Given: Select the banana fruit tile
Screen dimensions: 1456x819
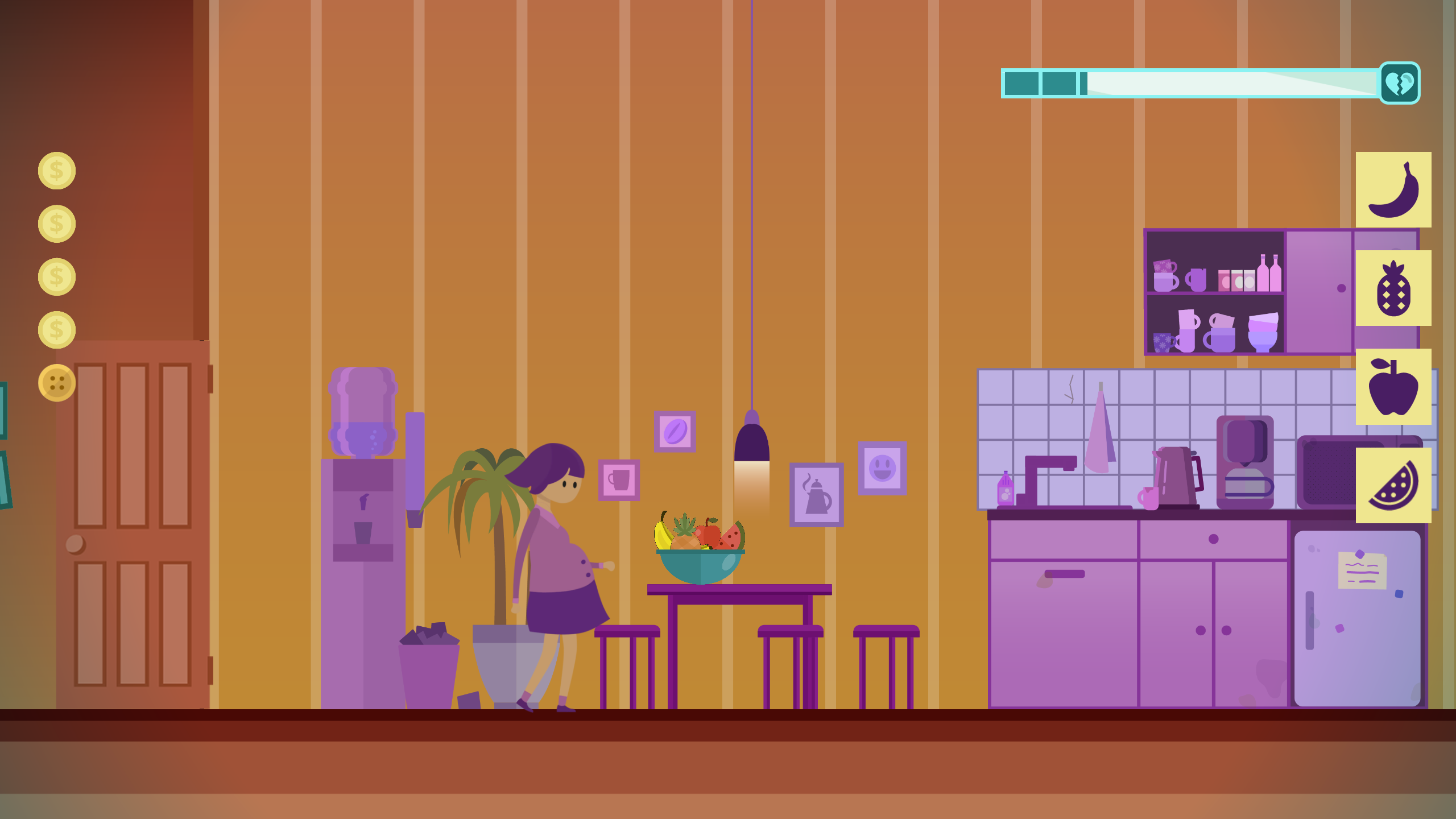Looking at the screenshot, I should (1393, 189).
